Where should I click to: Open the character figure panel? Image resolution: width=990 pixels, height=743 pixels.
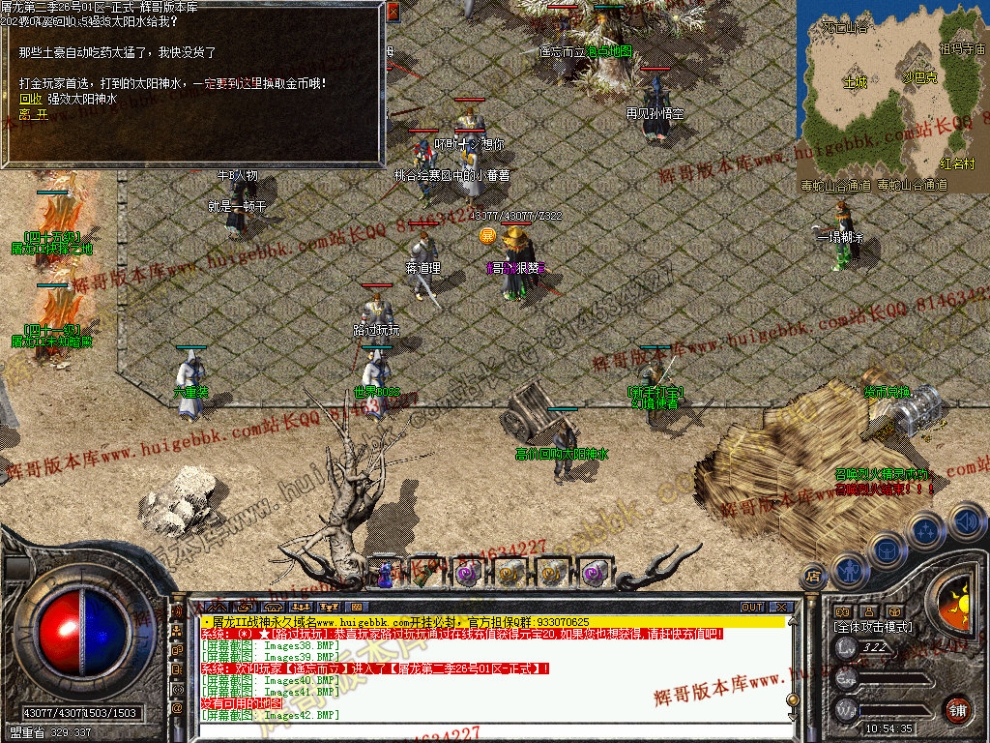point(849,570)
